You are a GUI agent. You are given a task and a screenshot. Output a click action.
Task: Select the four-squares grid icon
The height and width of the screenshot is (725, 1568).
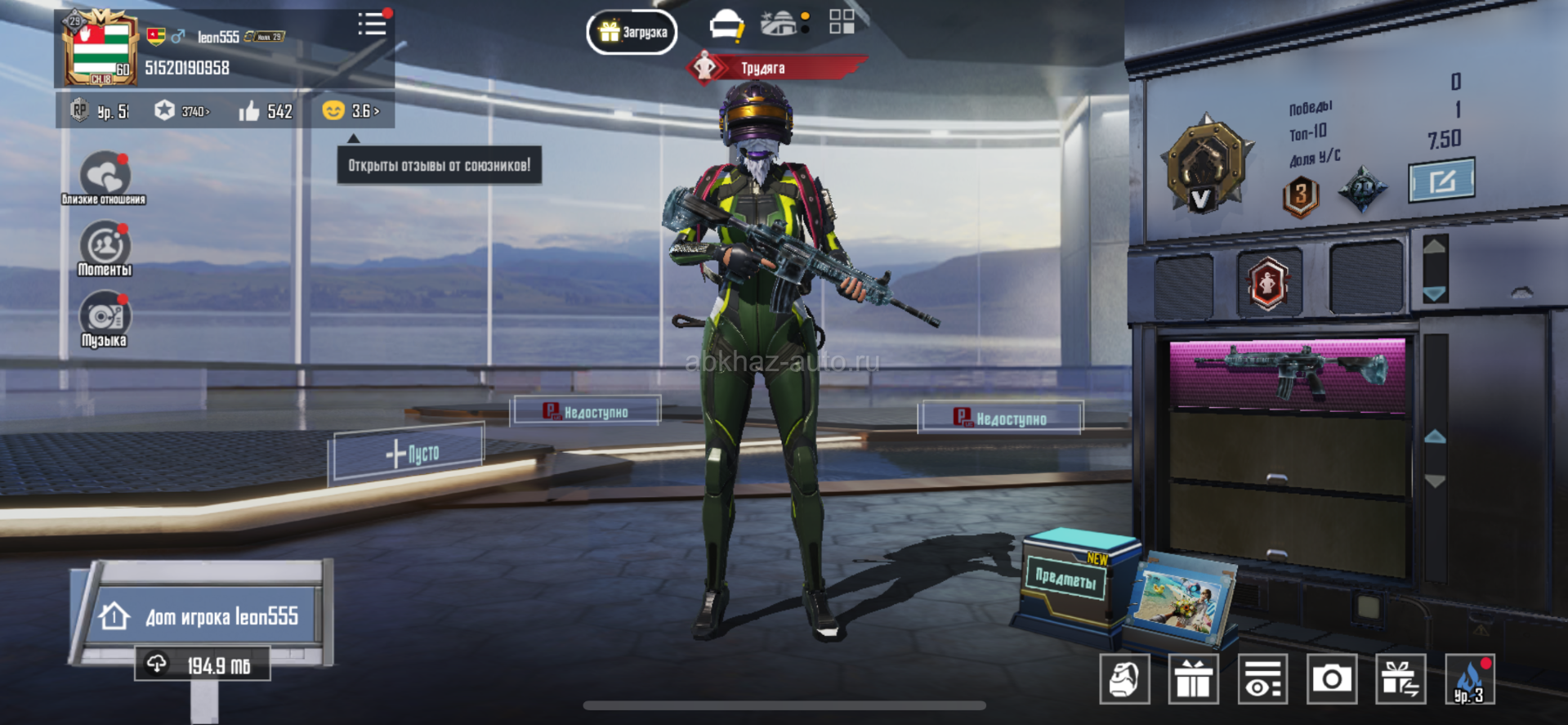(842, 22)
